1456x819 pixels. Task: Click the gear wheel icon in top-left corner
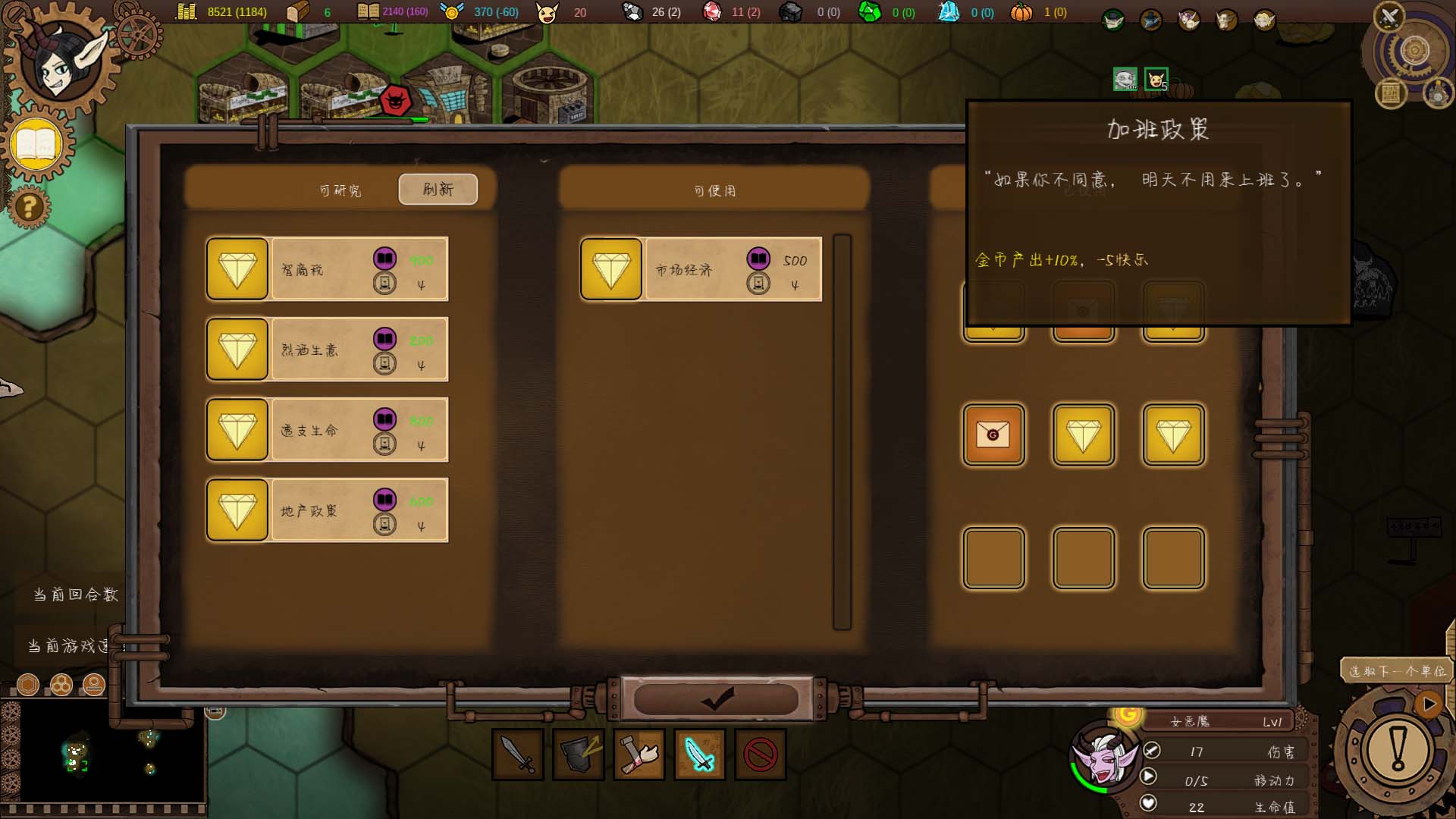point(139,33)
